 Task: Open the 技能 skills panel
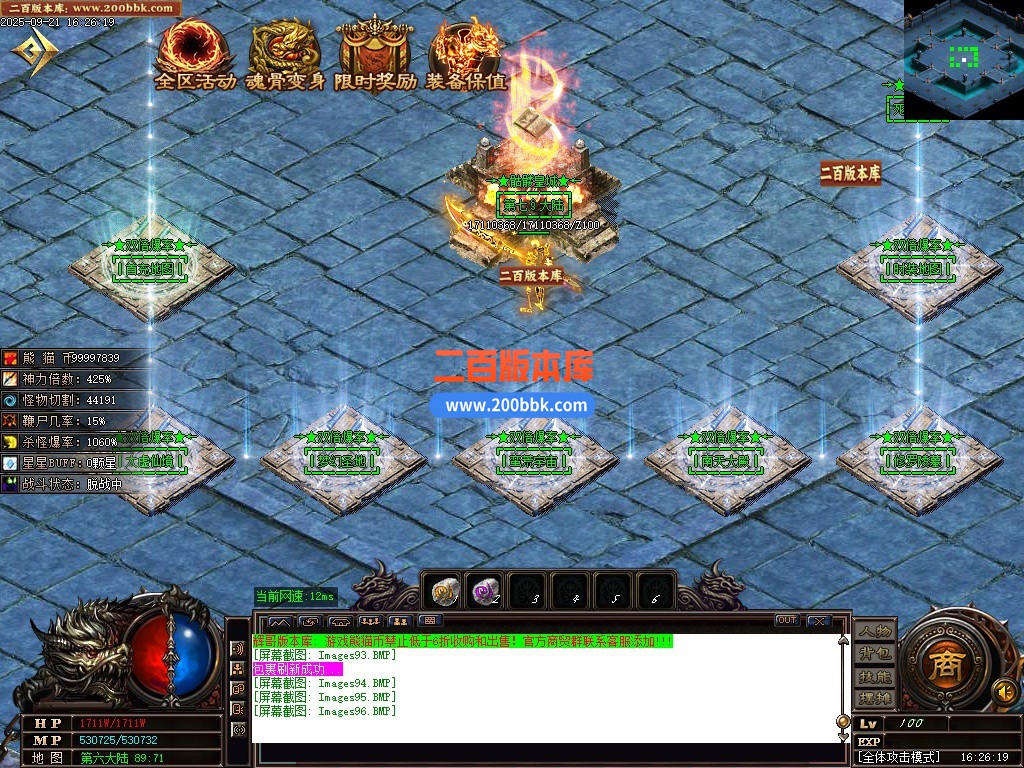click(x=875, y=676)
